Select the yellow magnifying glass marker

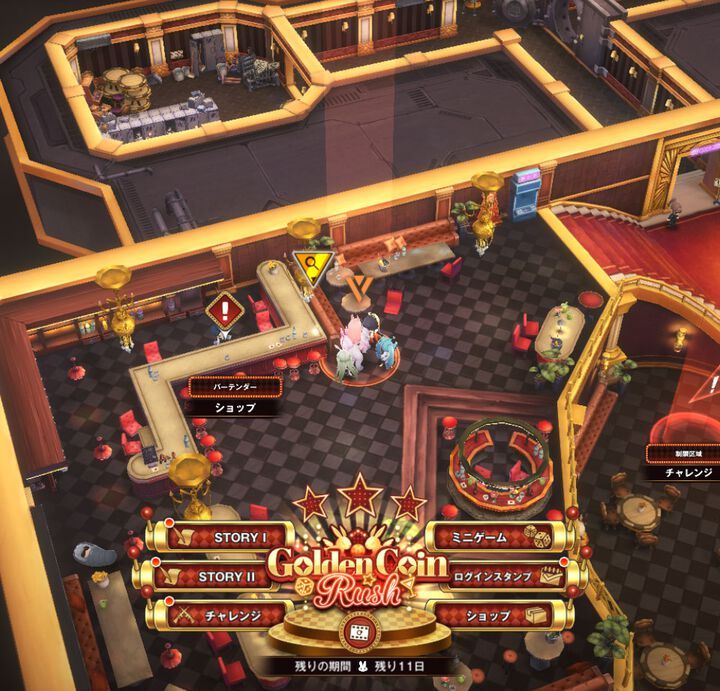311,266
